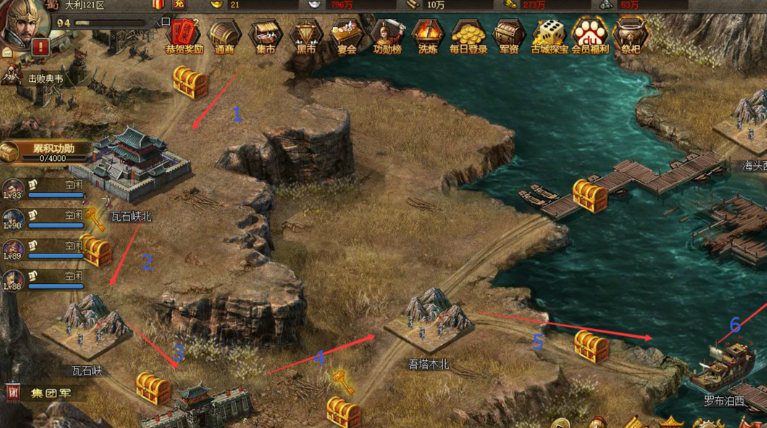Open the 会员福利 member benefits
Image resolution: width=767 pixels, height=428 pixels.
pyautogui.click(x=590, y=34)
